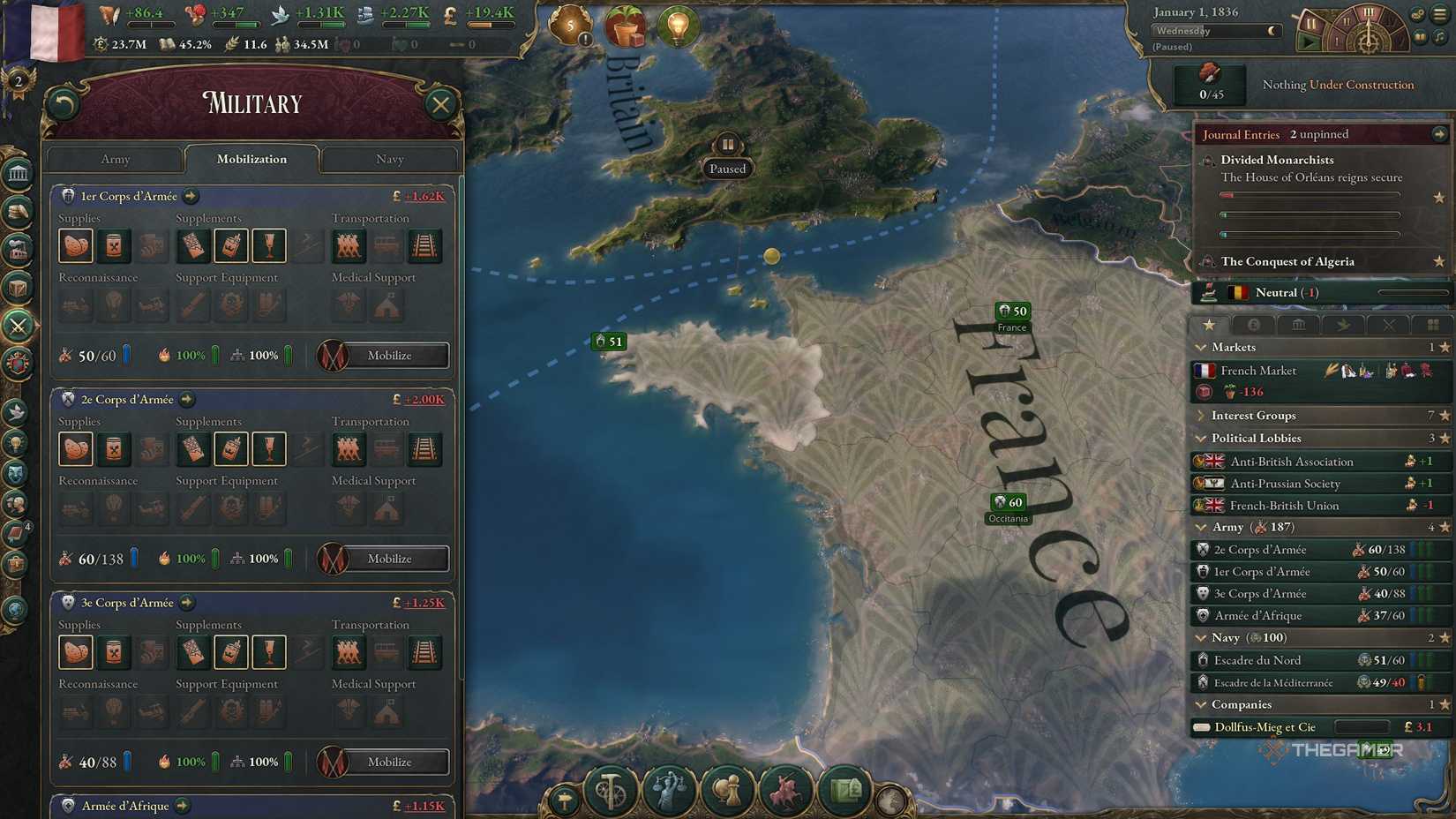Click the Divided Monarchists progress bar
The width and height of the screenshot is (1456, 819).
point(1310,195)
